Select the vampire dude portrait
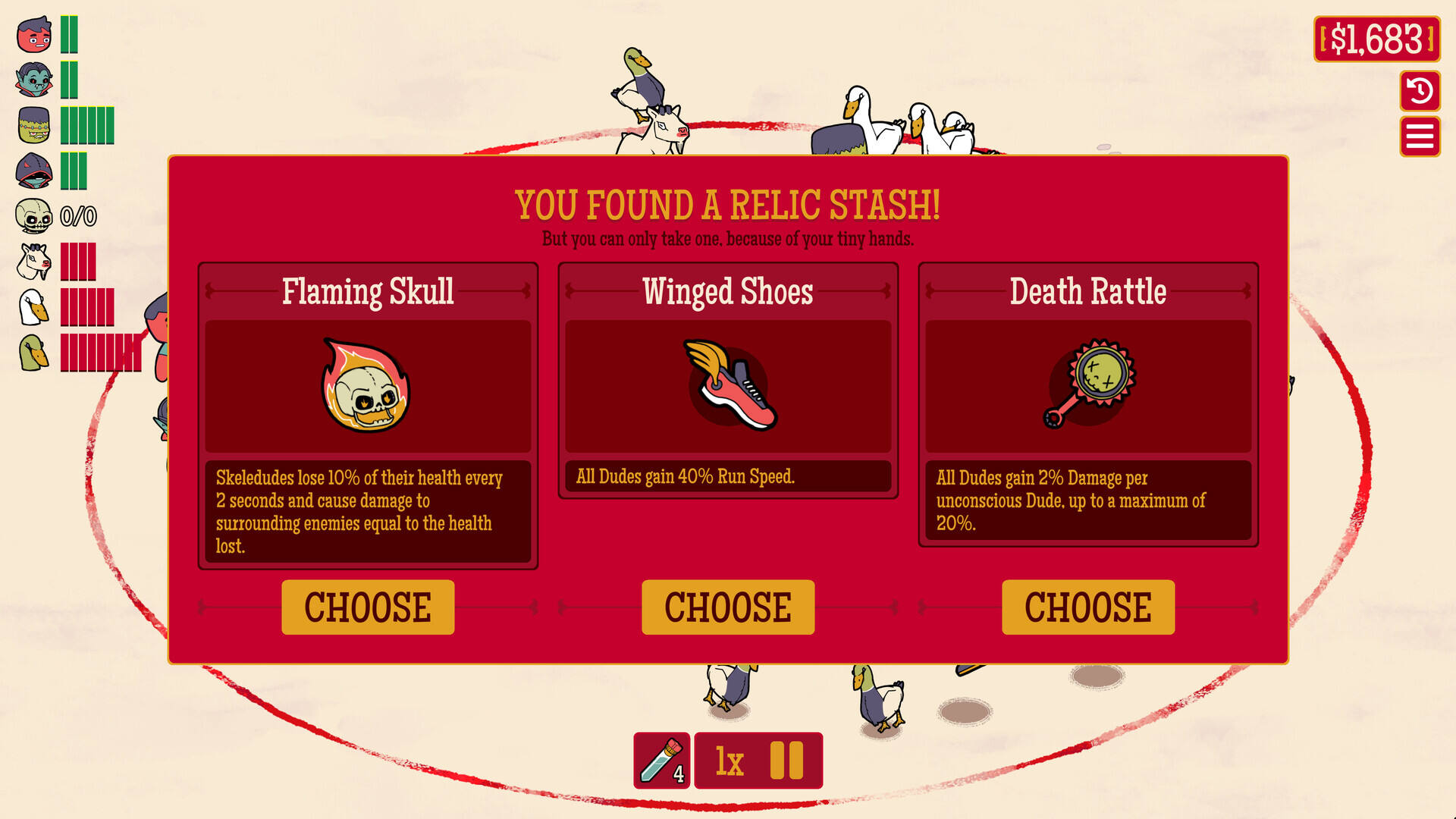The image size is (1456, 819). (x=34, y=80)
